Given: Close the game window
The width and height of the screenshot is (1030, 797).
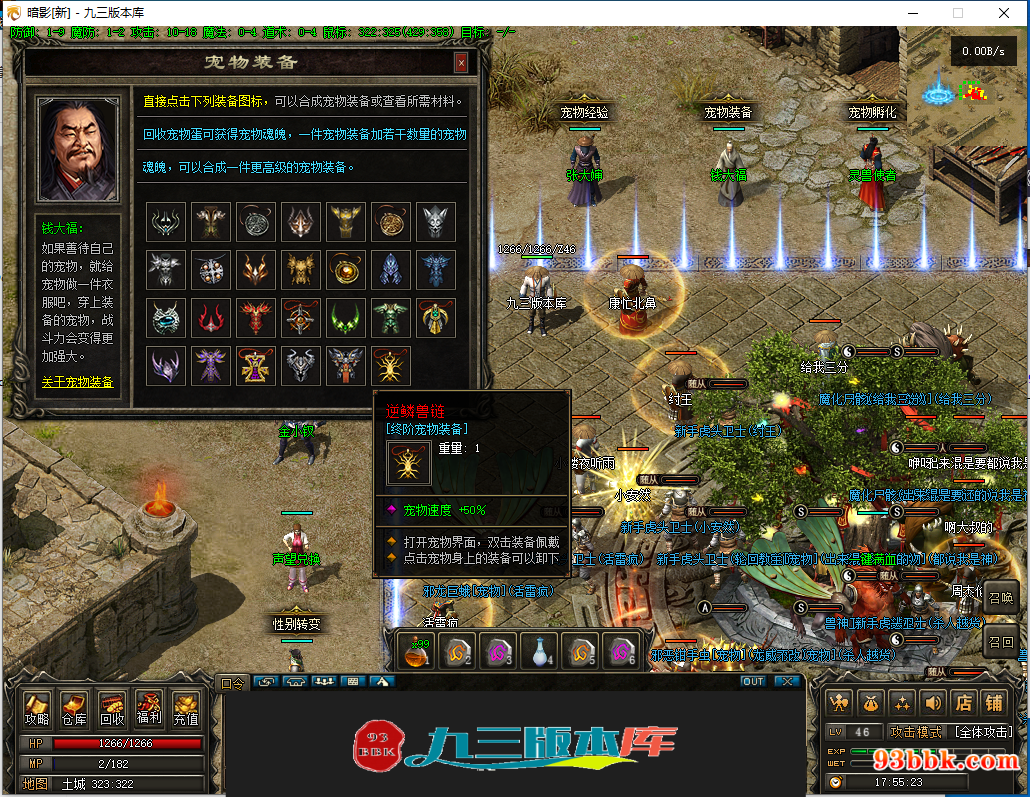Looking at the screenshot, I should click(1005, 13).
